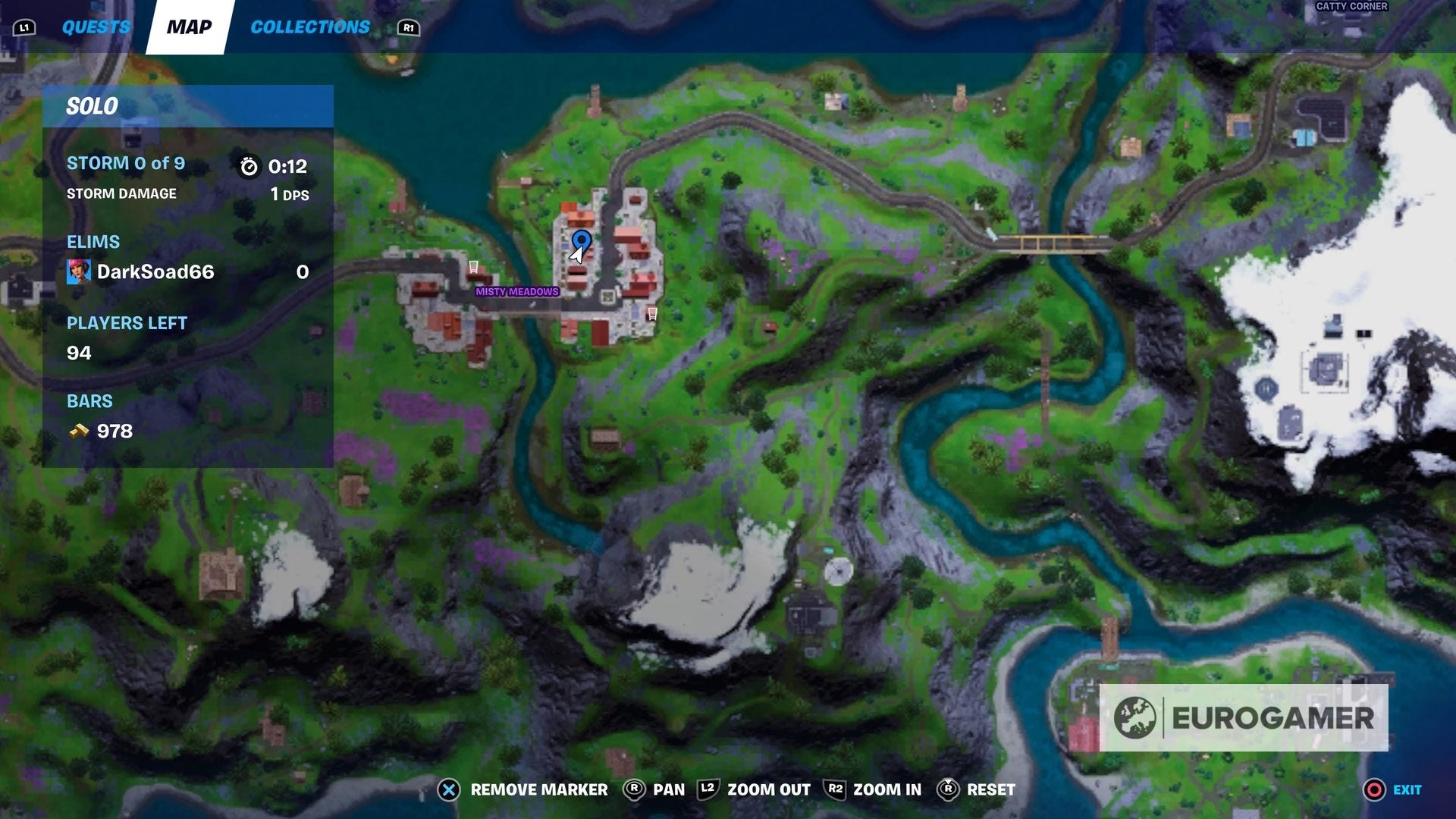Click the vending machine icon southeast of Misty Meadows
This screenshot has width=1456, height=819.
tap(651, 312)
